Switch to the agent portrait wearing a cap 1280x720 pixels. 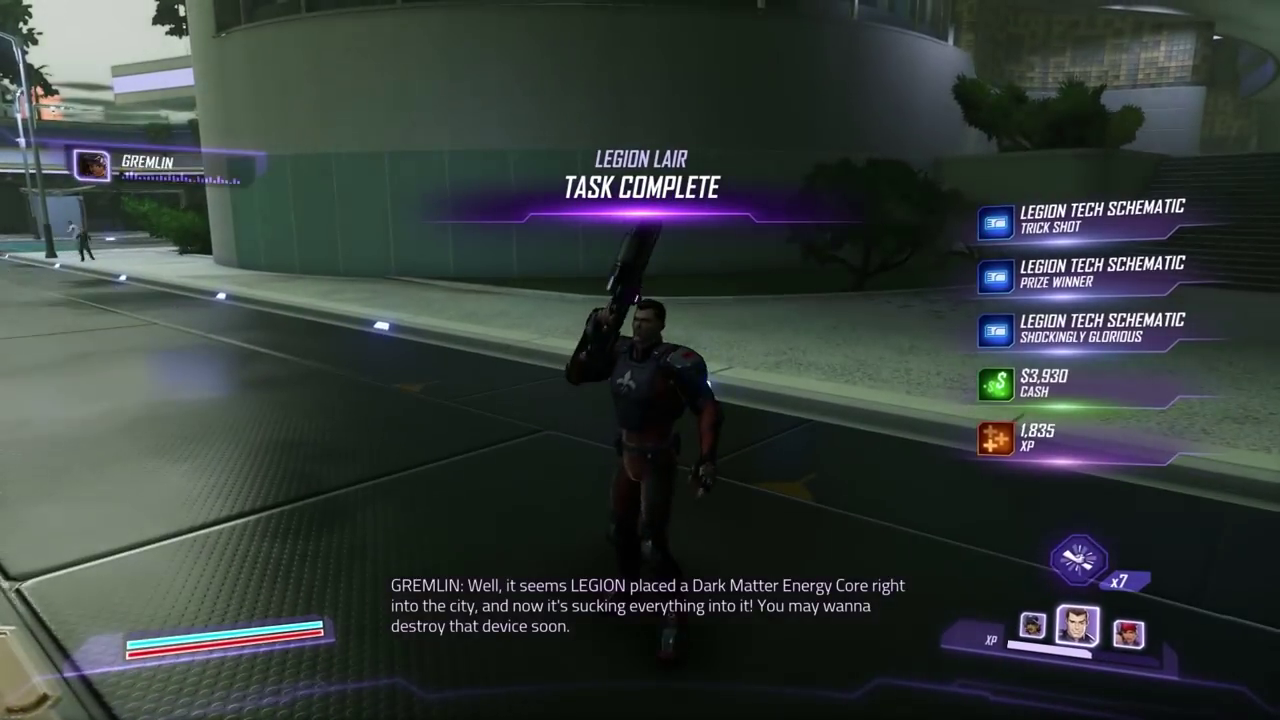tap(1032, 626)
